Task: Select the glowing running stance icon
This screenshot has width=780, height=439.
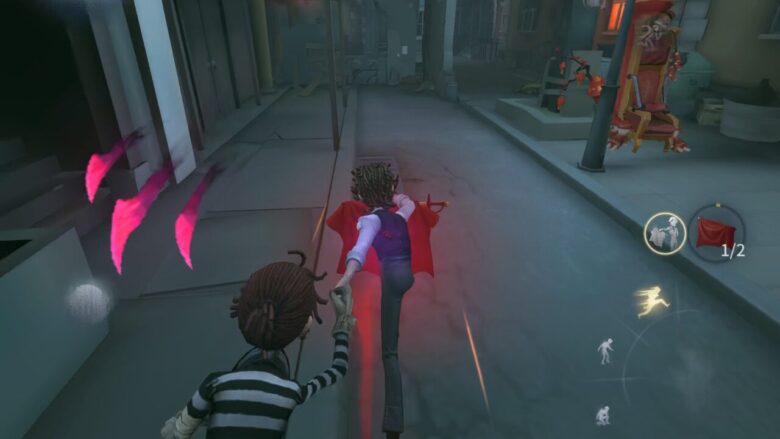Action: pyautogui.click(x=652, y=300)
